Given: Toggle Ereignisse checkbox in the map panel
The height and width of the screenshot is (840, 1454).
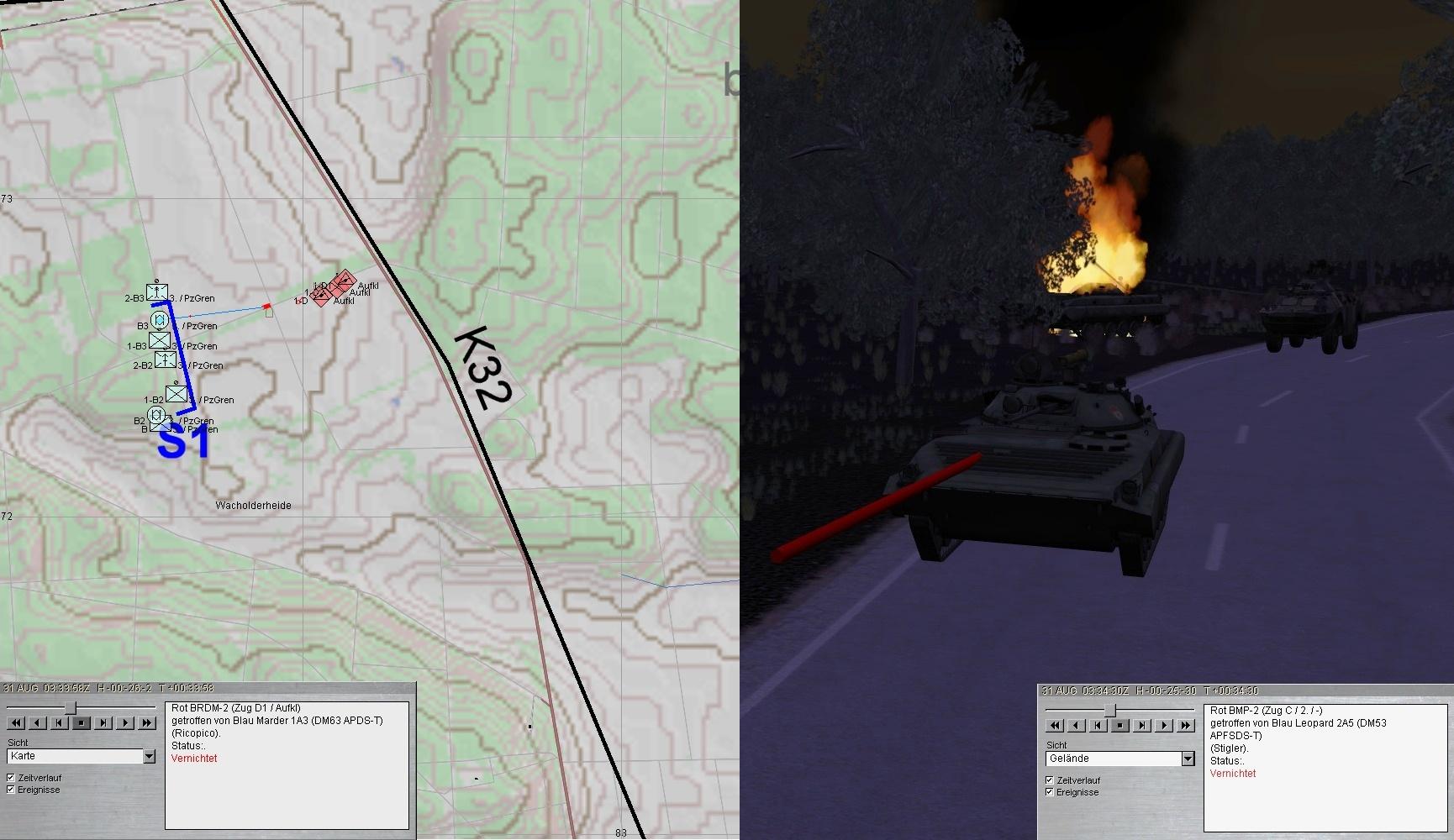Looking at the screenshot, I should click(11, 790).
